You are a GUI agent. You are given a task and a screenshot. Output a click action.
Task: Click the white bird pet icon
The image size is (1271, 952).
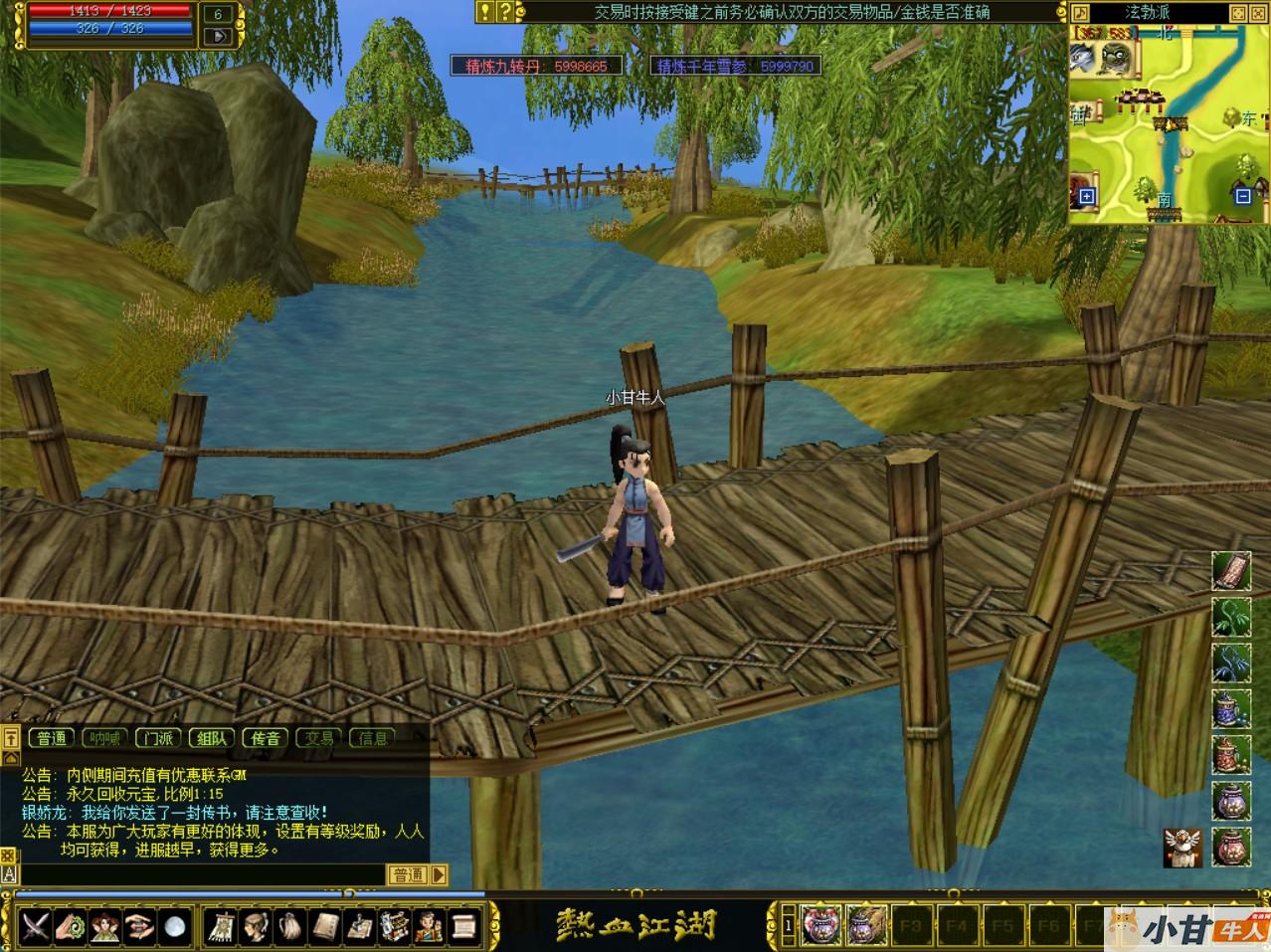1182,848
